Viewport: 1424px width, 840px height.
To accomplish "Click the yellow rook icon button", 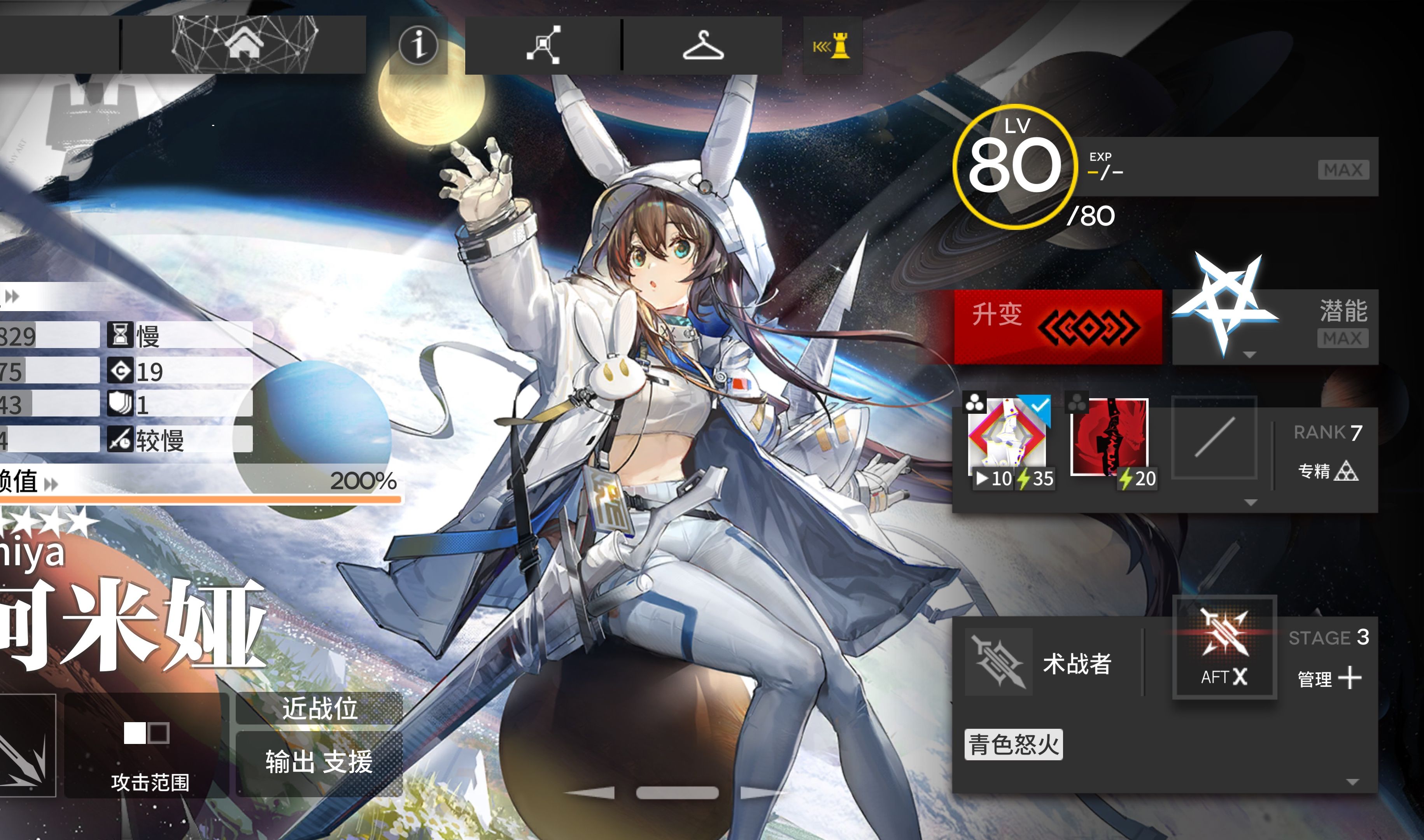I will click(x=832, y=45).
